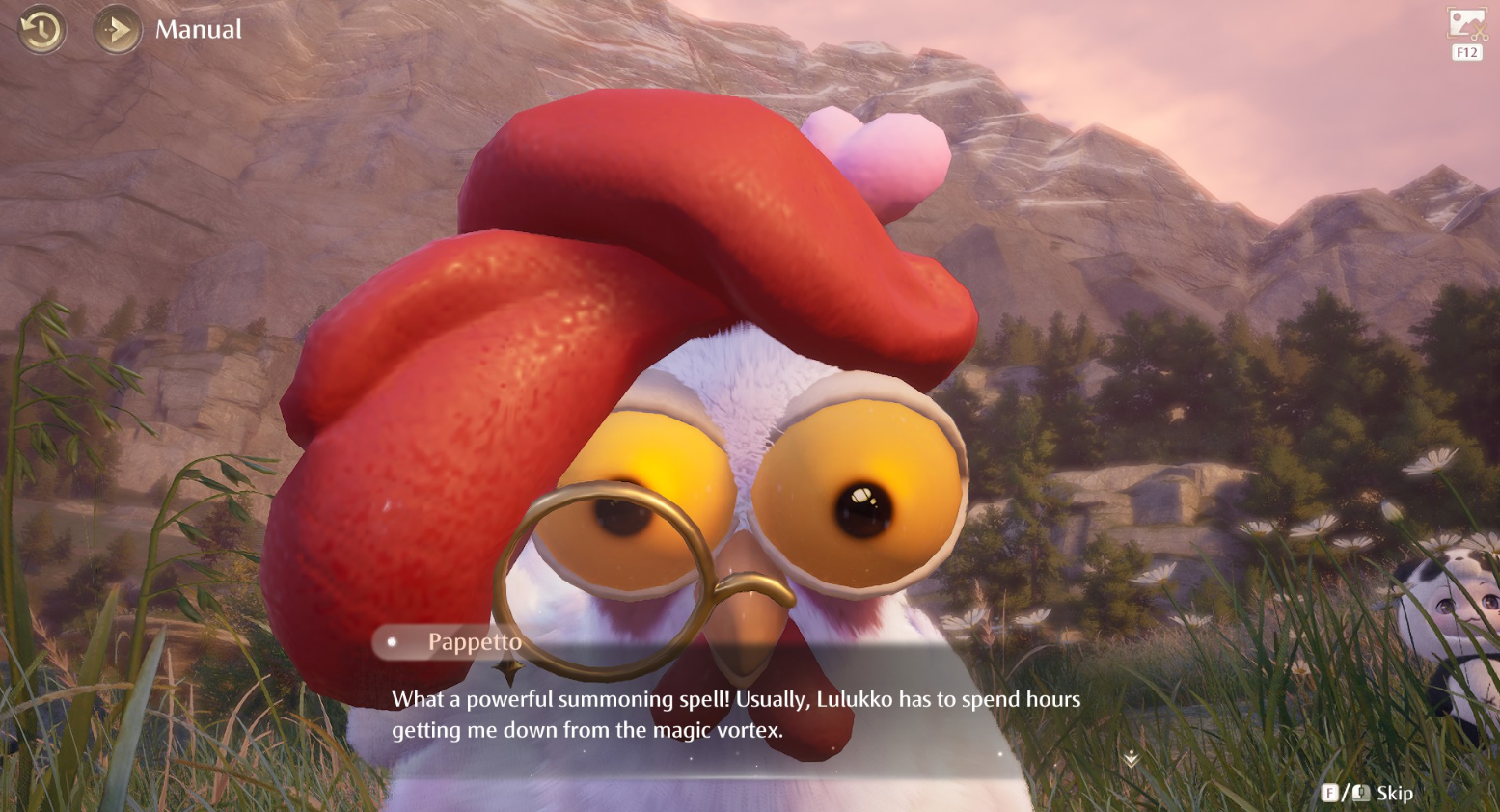Open the dialogue history log
Screen dimensions: 1500x812
pyautogui.click(x=41, y=30)
